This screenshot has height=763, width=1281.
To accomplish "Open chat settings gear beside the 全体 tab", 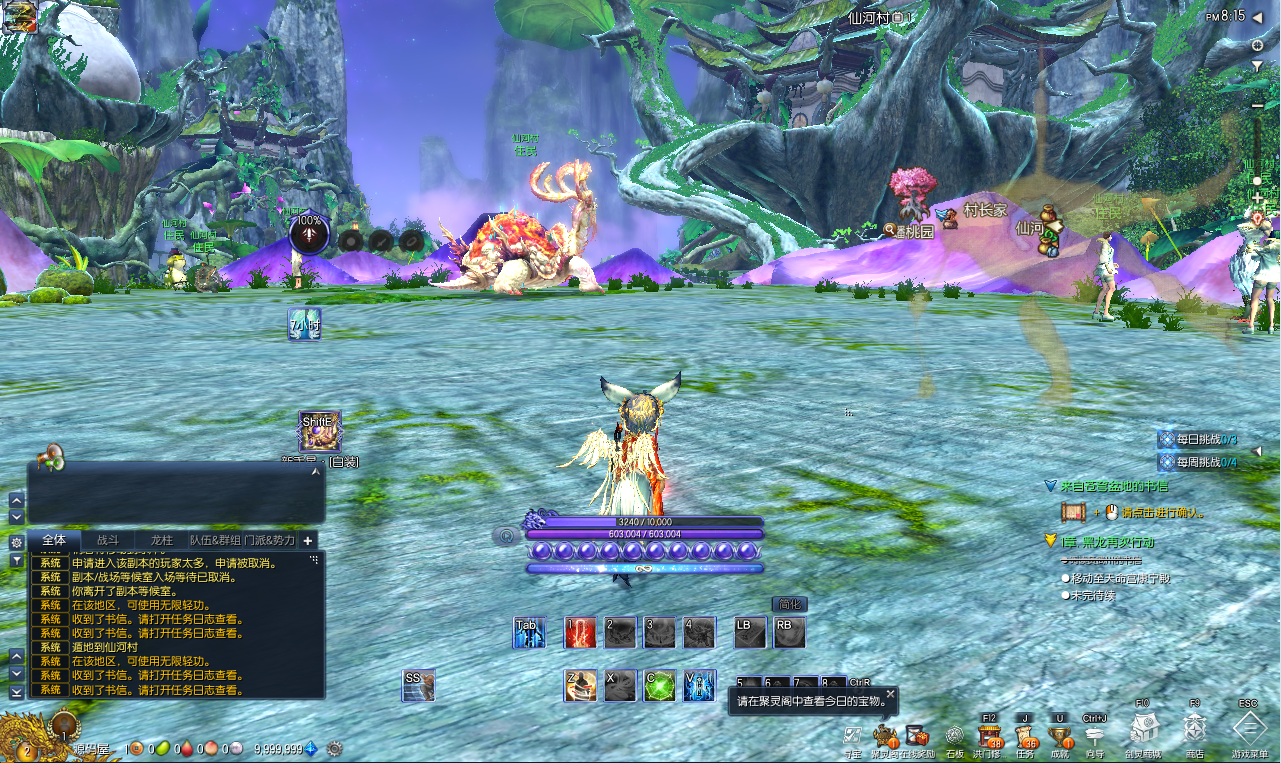I will (16, 541).
